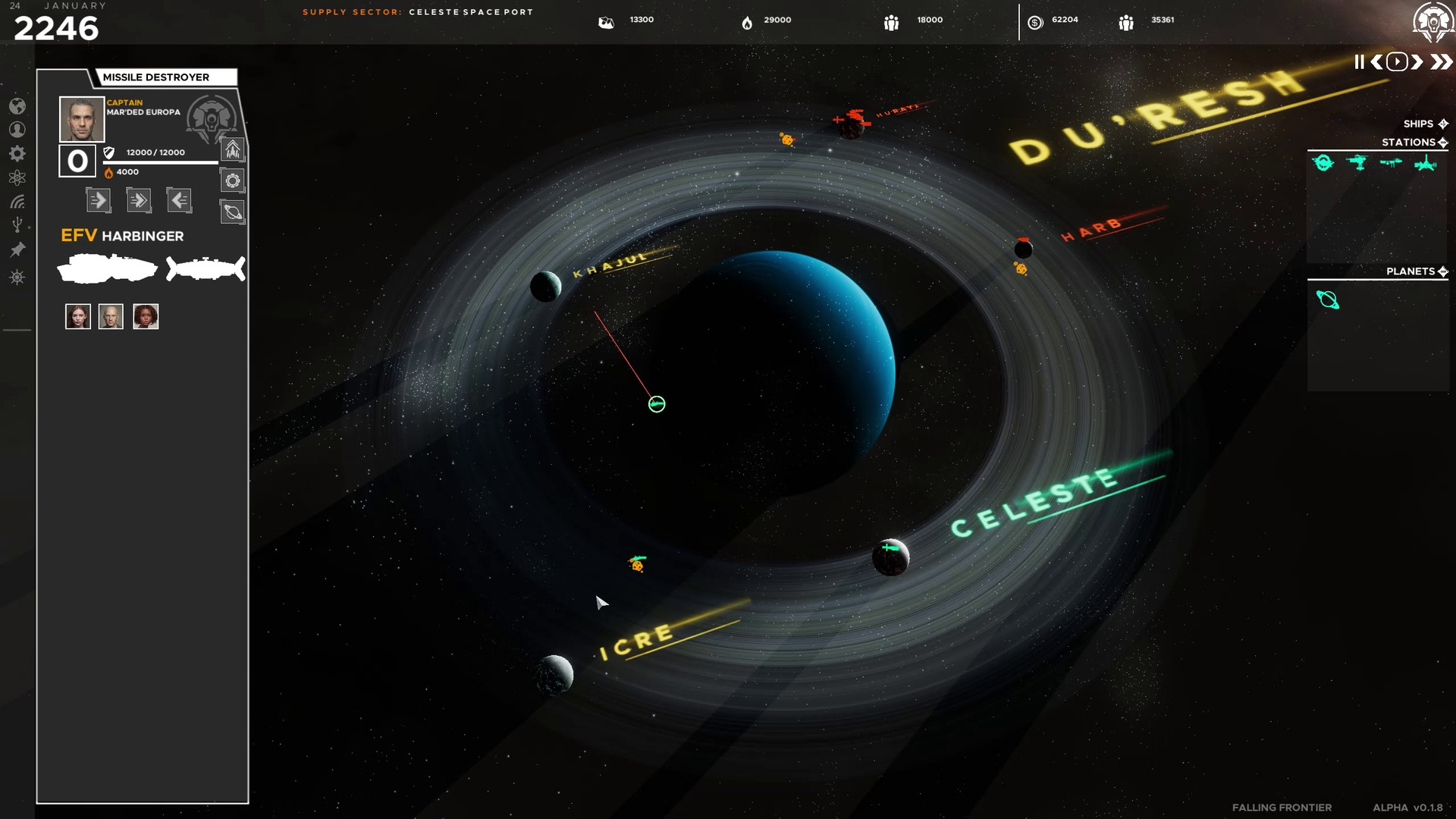Select the signal scanning icon in sidebar
The height and width of the screenshot is (819, 1456).
coord(17,203)
